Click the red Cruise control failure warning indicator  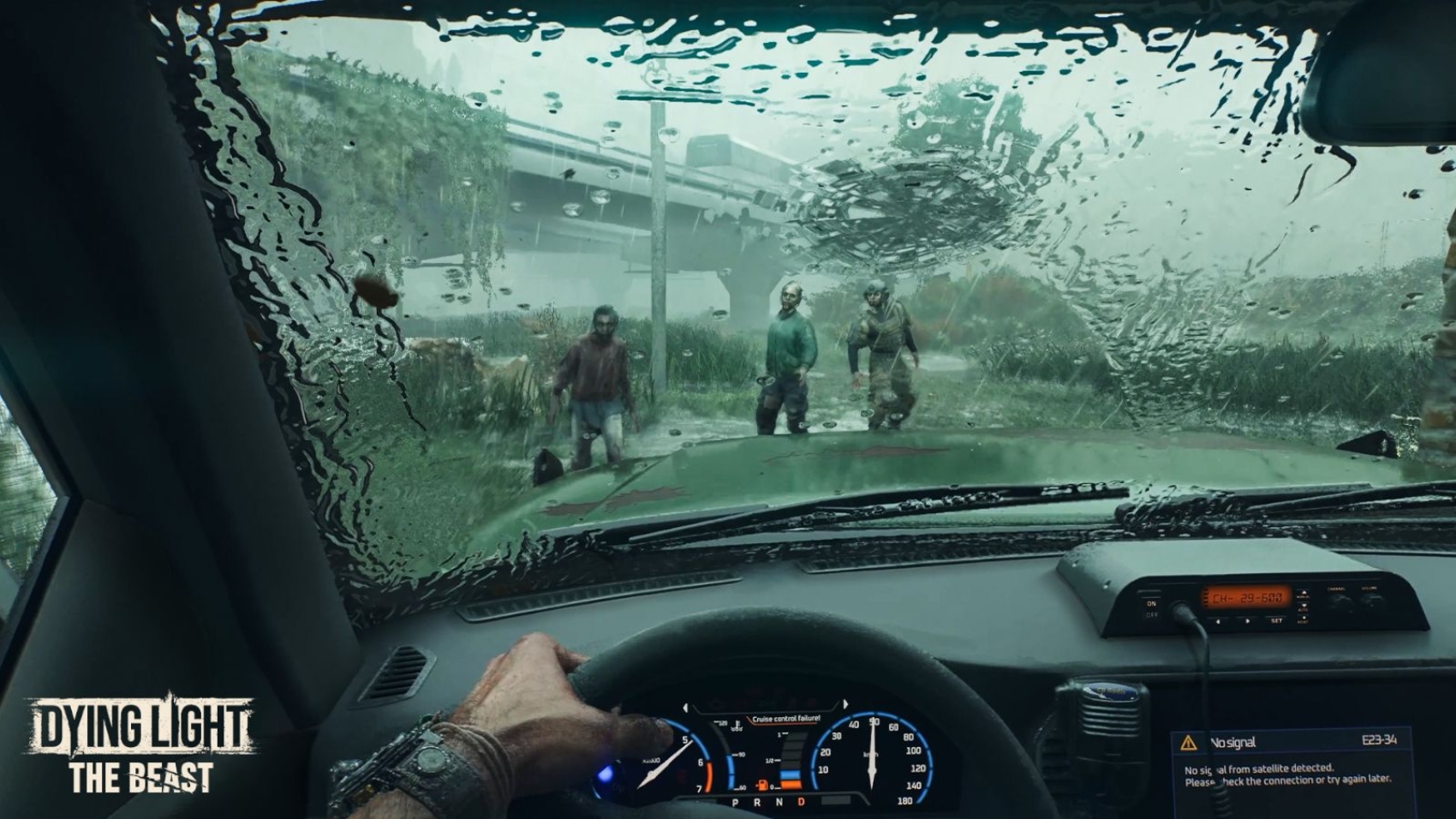[786, 718]
